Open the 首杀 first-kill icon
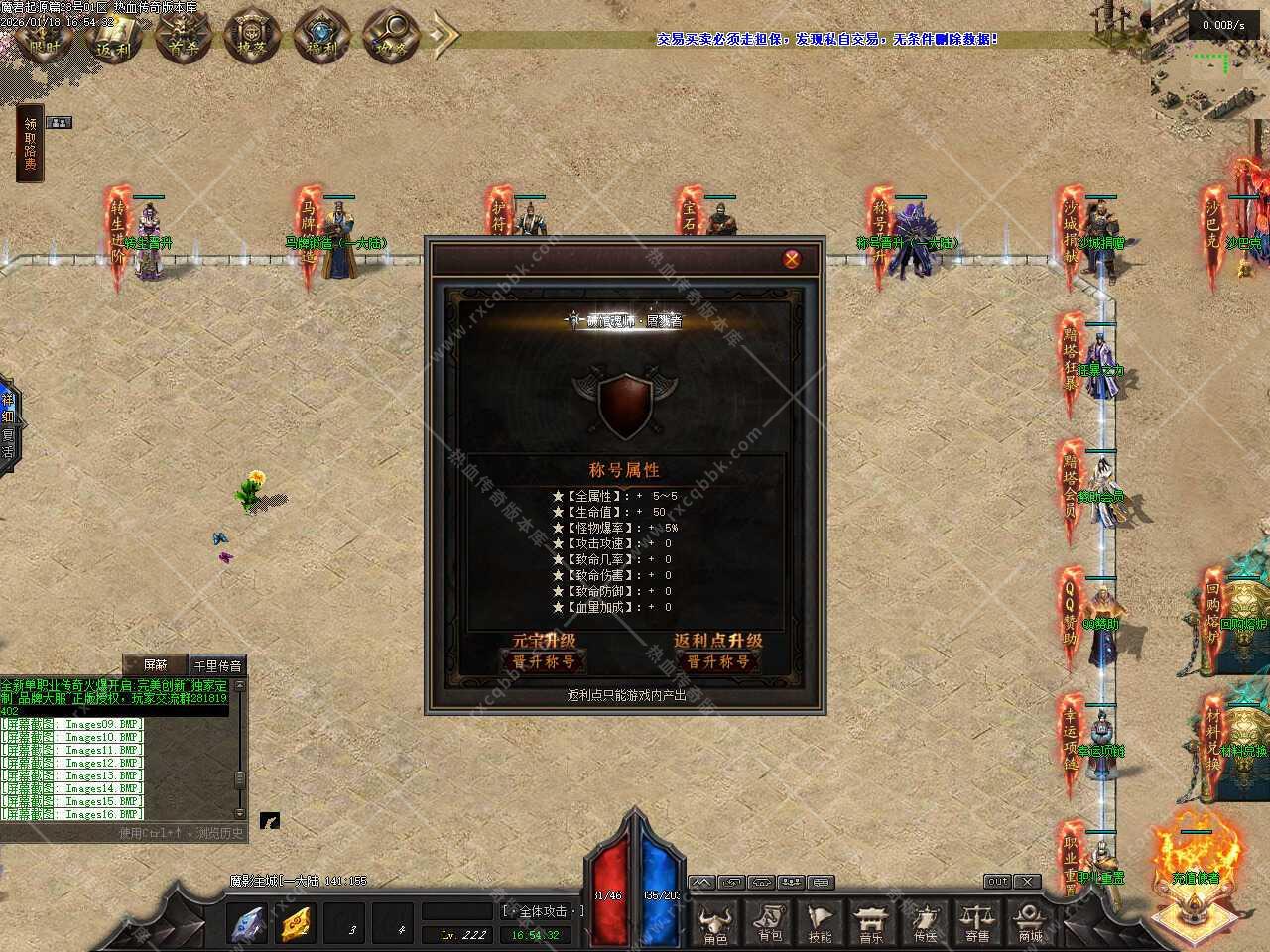The width and height of the screenshot is (1270, 952). [x=184, y=36]
